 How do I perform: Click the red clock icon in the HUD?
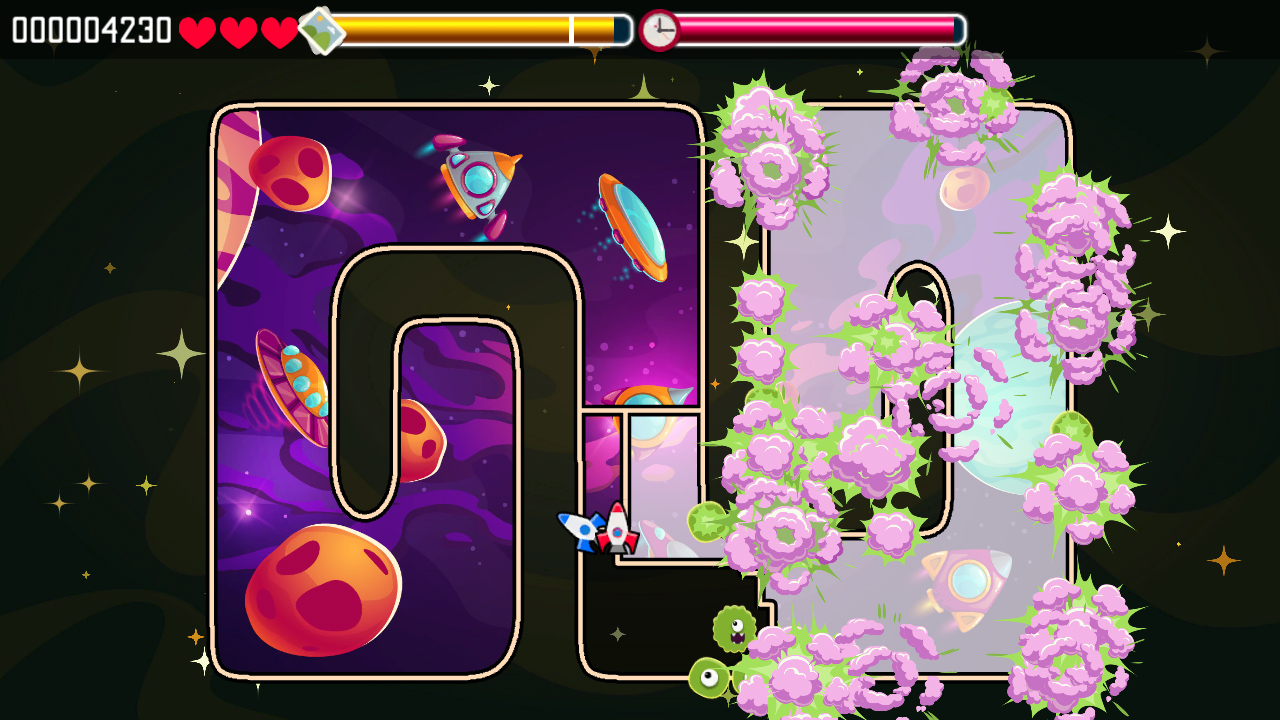[x=659, y=28]
